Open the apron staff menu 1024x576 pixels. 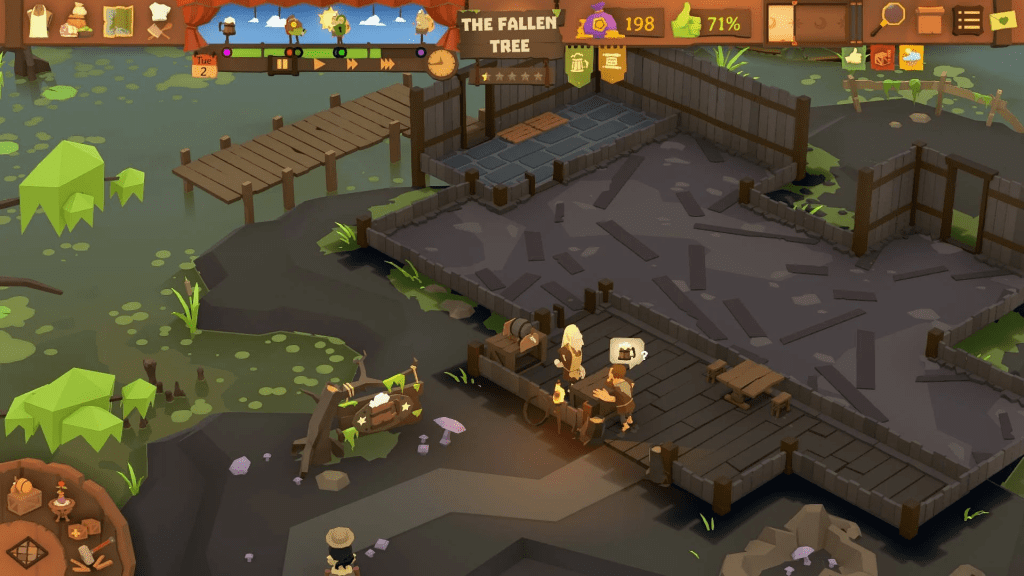[38, 20]
